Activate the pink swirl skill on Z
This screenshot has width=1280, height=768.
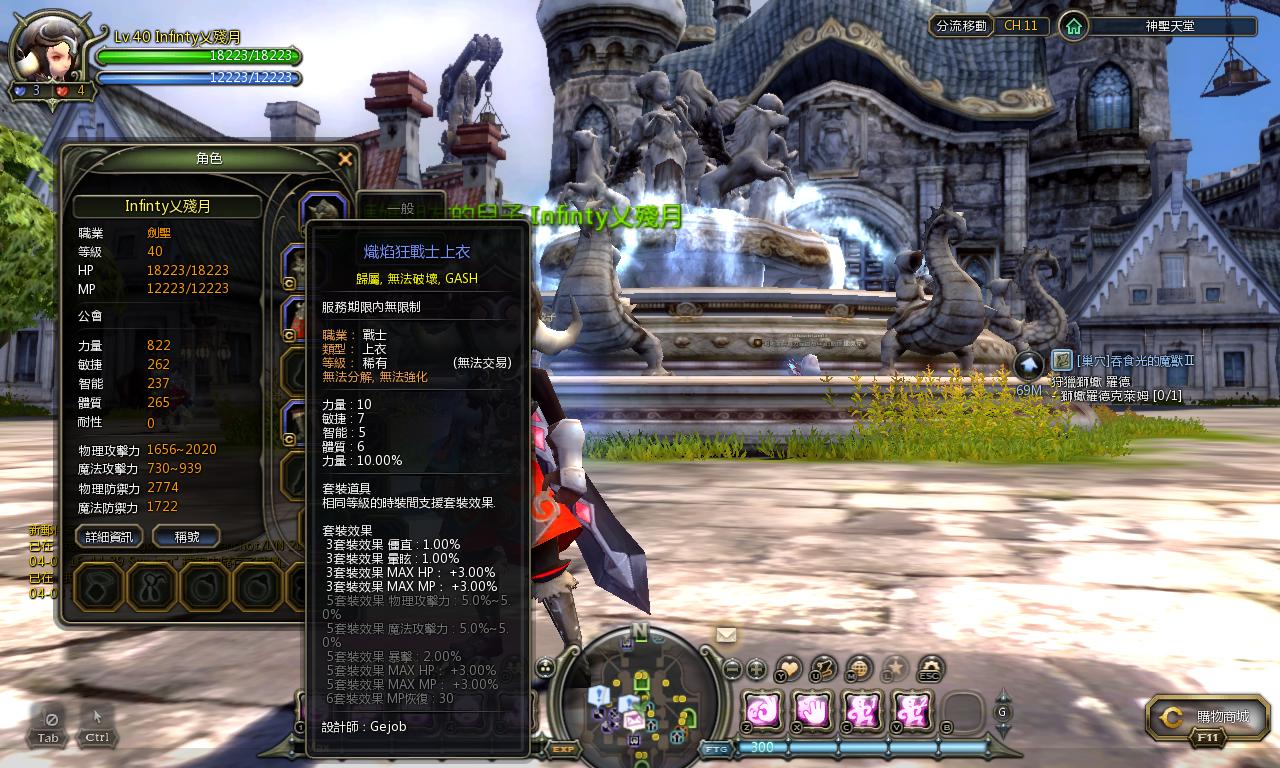click(x=763, y=711)
